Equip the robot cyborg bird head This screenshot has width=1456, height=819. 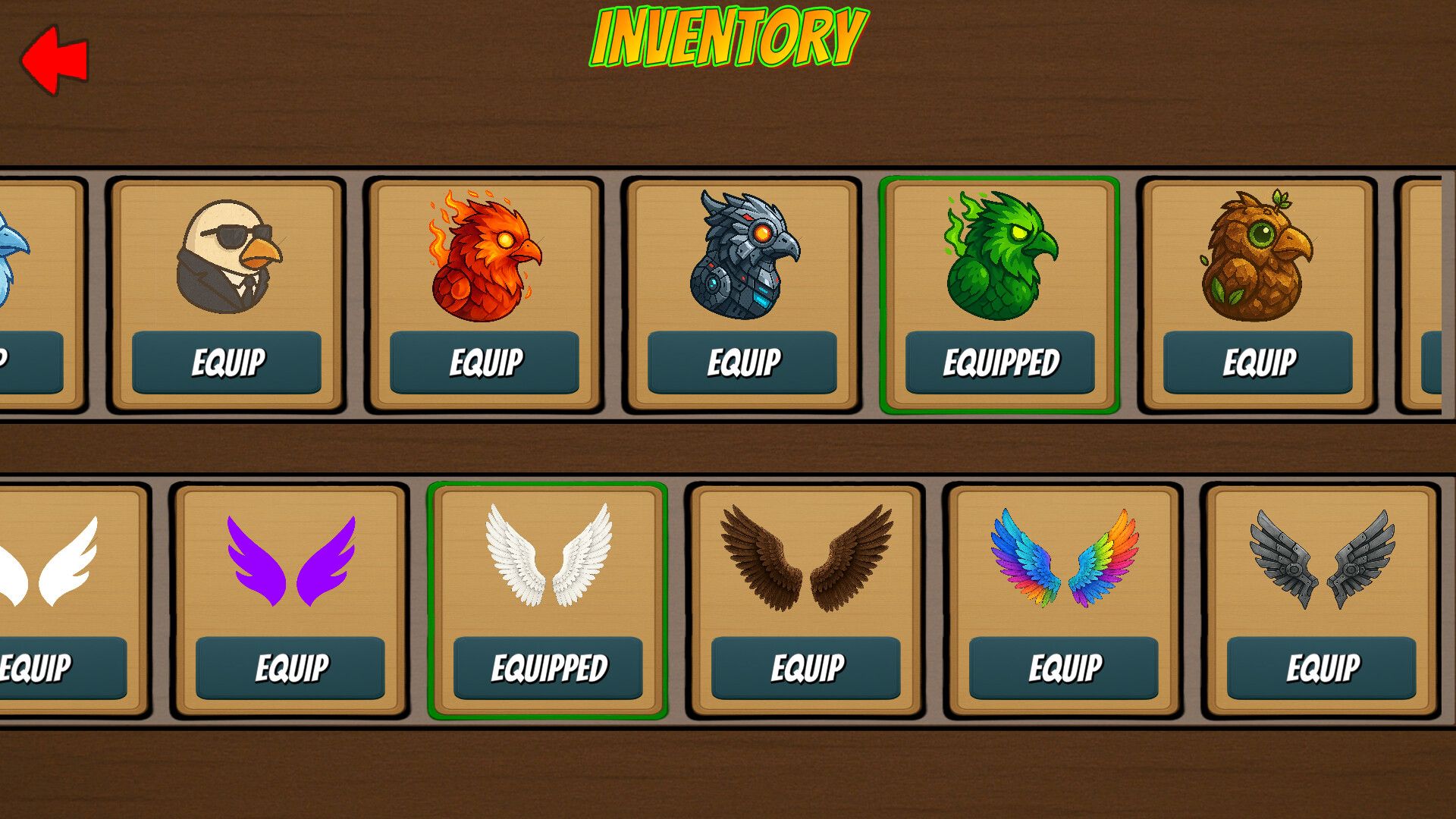(742, 362)
